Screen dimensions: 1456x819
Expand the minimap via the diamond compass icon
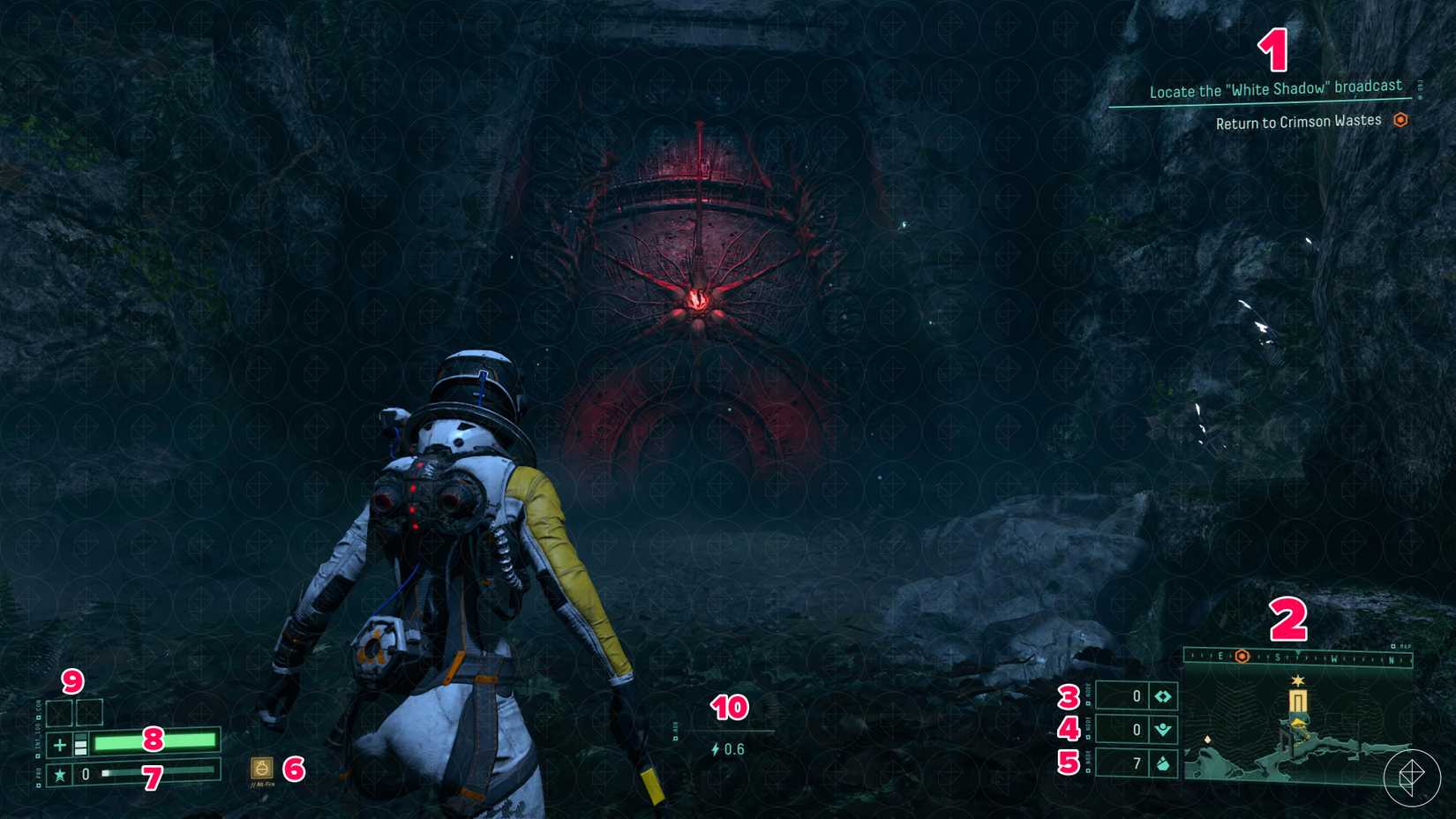pyautogui.click(x=1414, y=778)
